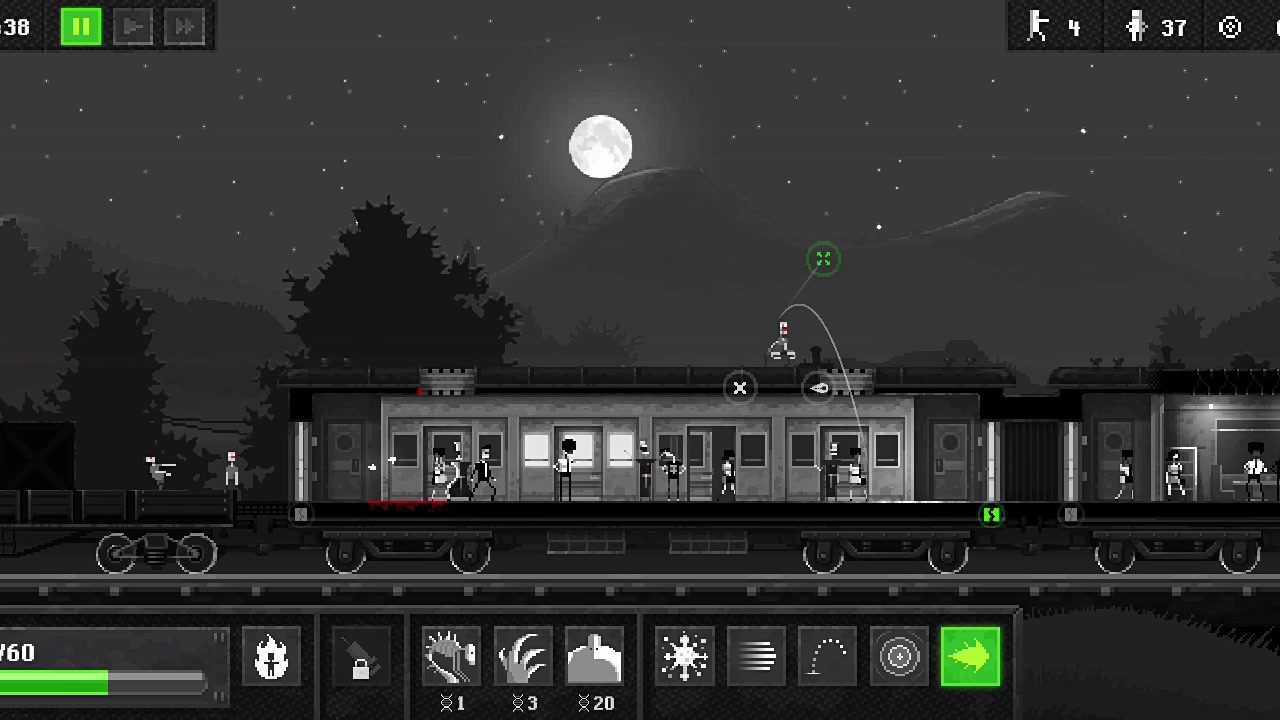This screenshot has width=1280, height=720.
Task: Select the concentric circles target command
Action: [x=899, y=657]
